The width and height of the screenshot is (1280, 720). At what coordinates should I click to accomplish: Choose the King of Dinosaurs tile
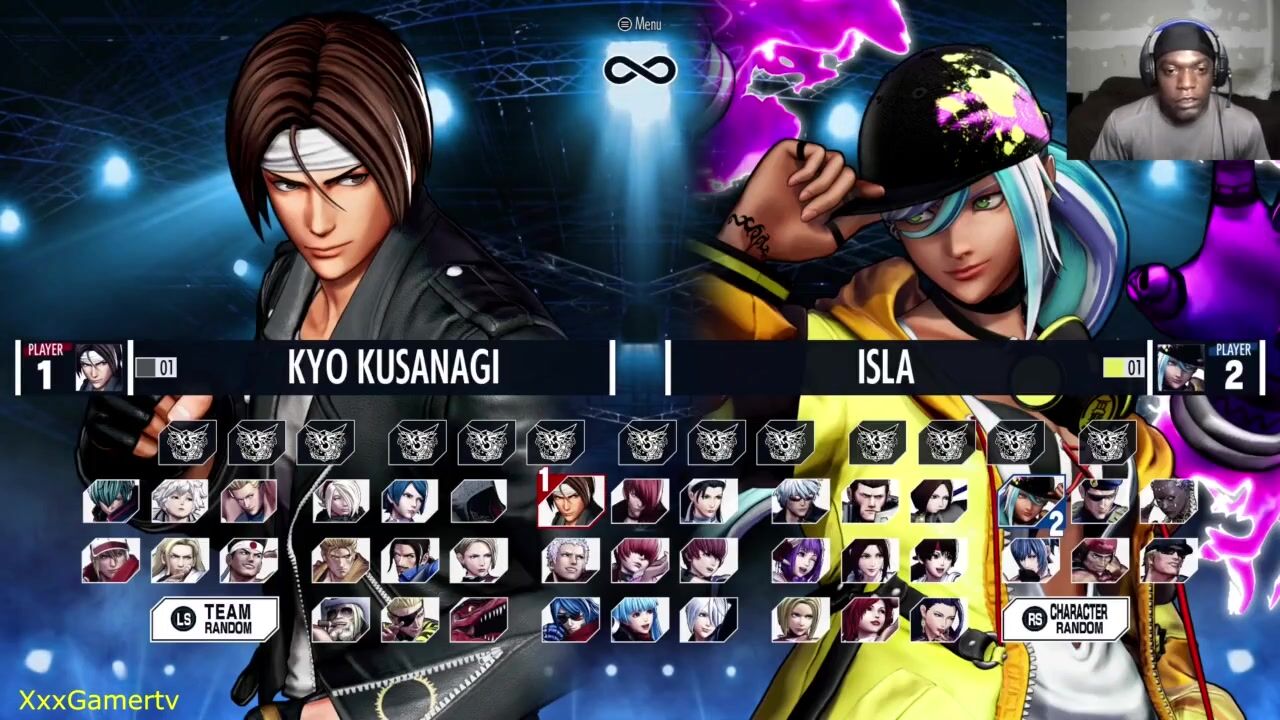pyautogui.click(x=479, y=620)
